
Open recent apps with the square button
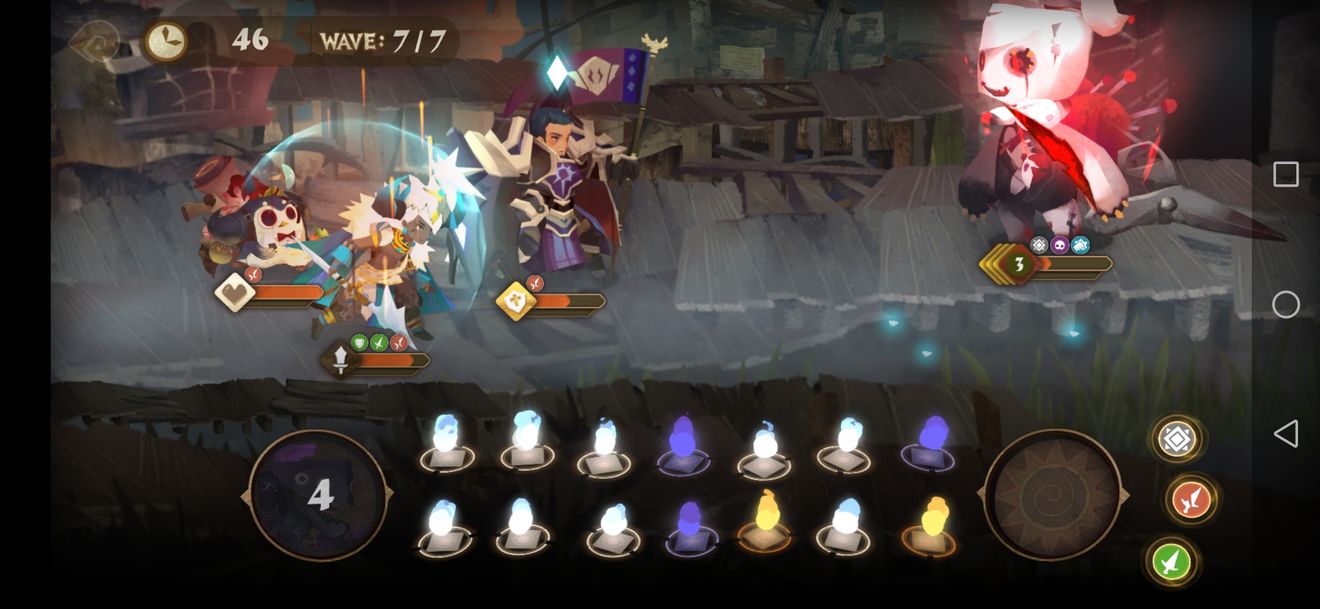(x=1286, y=175)
